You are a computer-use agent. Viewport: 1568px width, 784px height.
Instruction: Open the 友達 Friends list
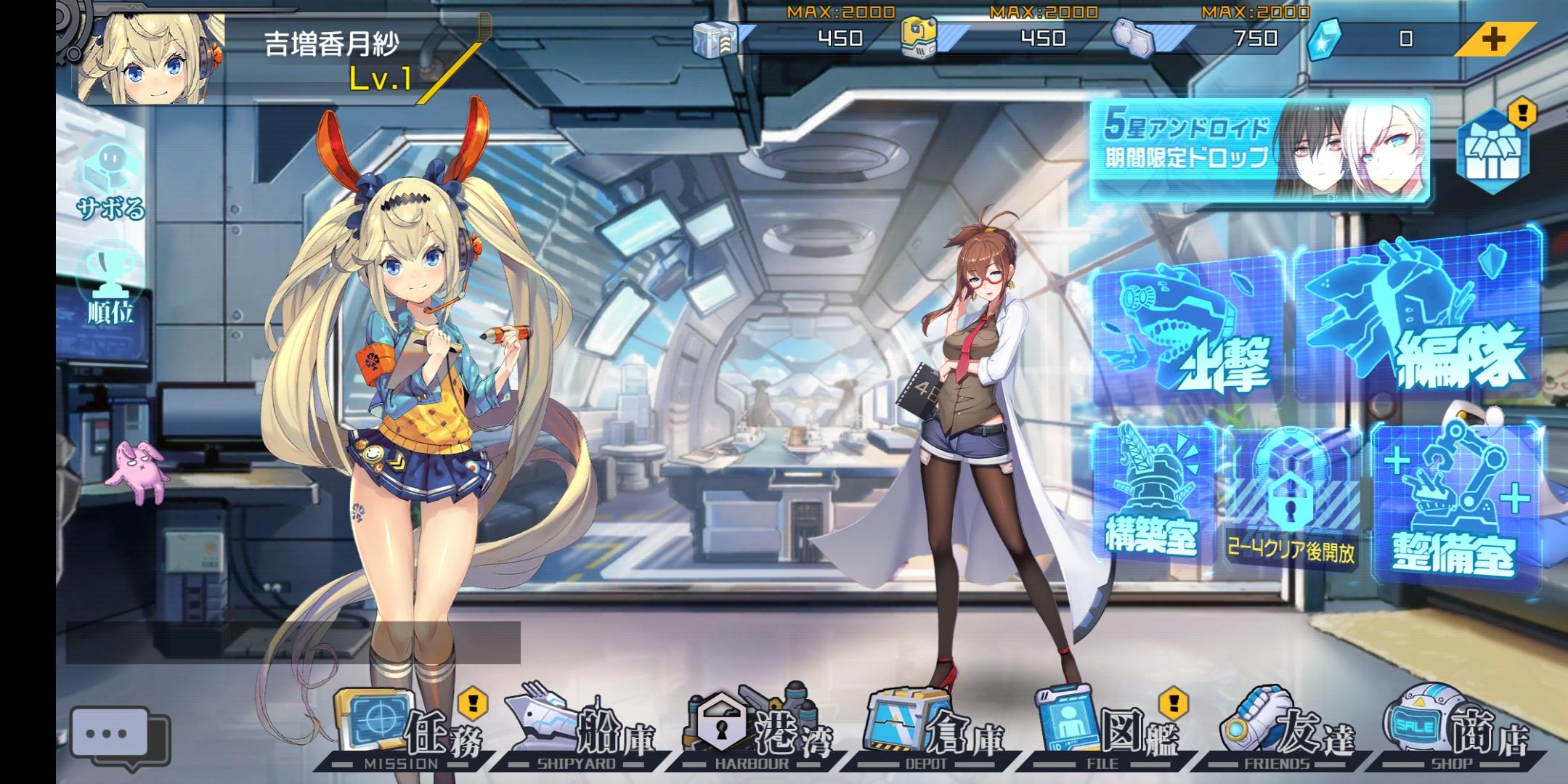click(1285, 730)
